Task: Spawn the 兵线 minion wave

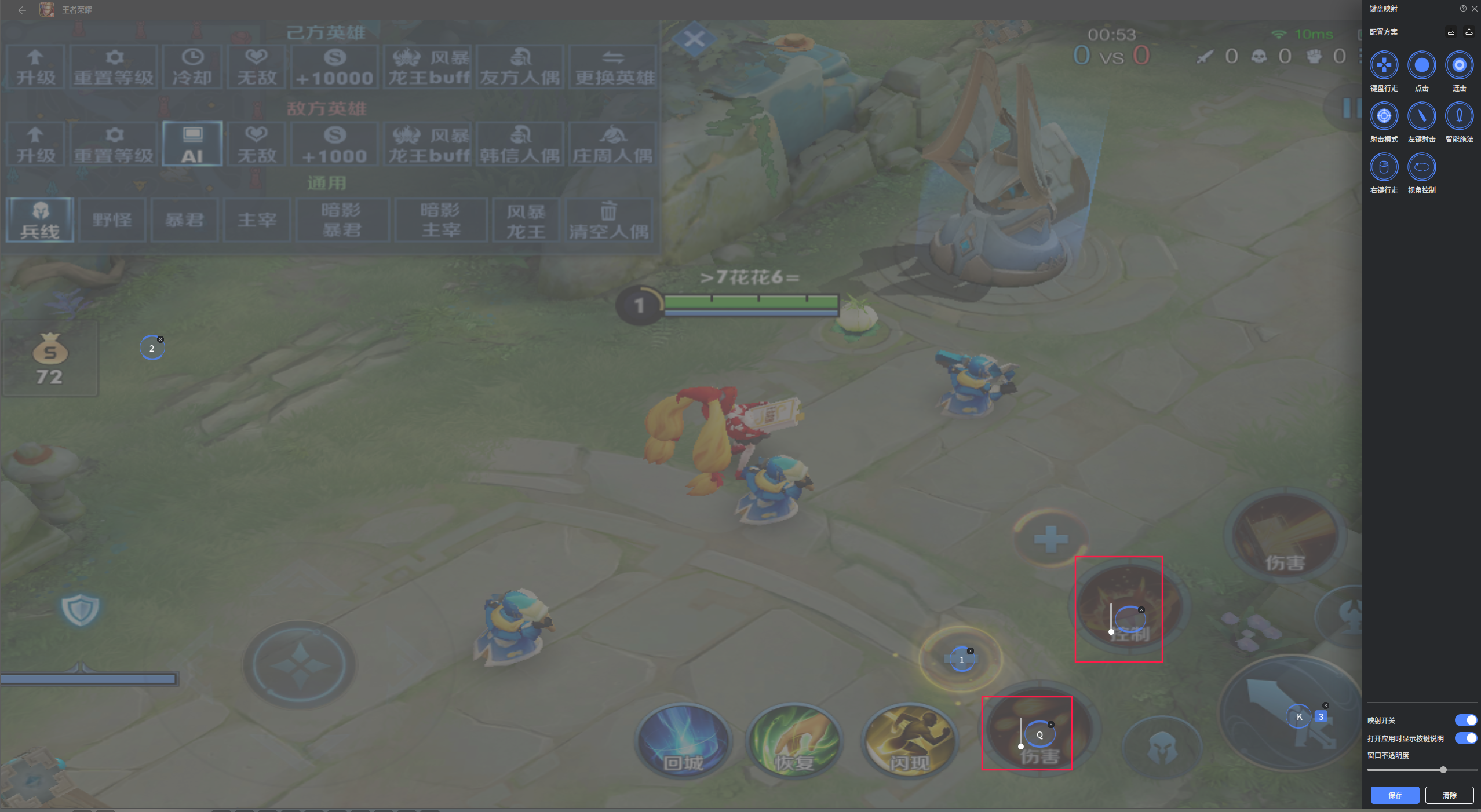Action: point(40,220)
